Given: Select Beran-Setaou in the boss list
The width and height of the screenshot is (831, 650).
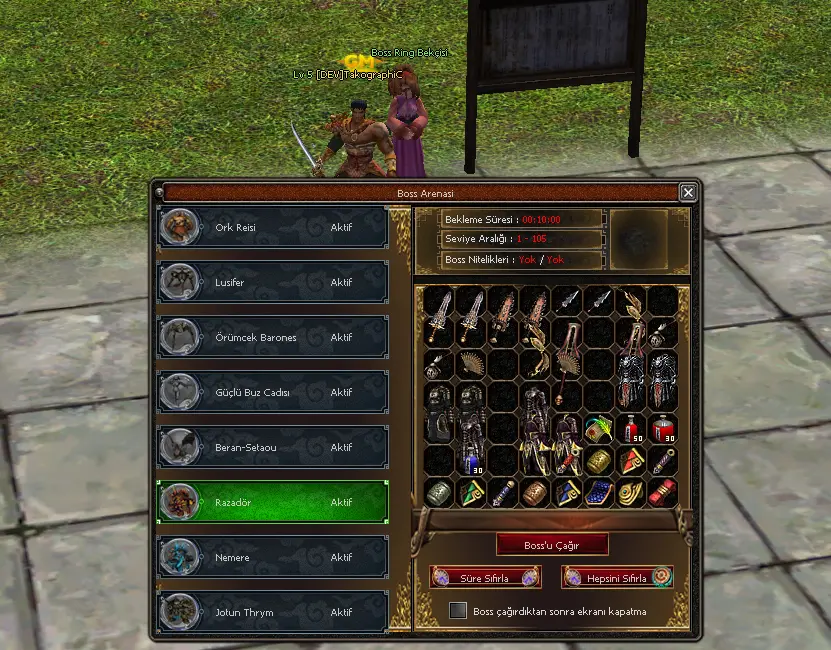Looking at the screenshot, I should 272,448.
